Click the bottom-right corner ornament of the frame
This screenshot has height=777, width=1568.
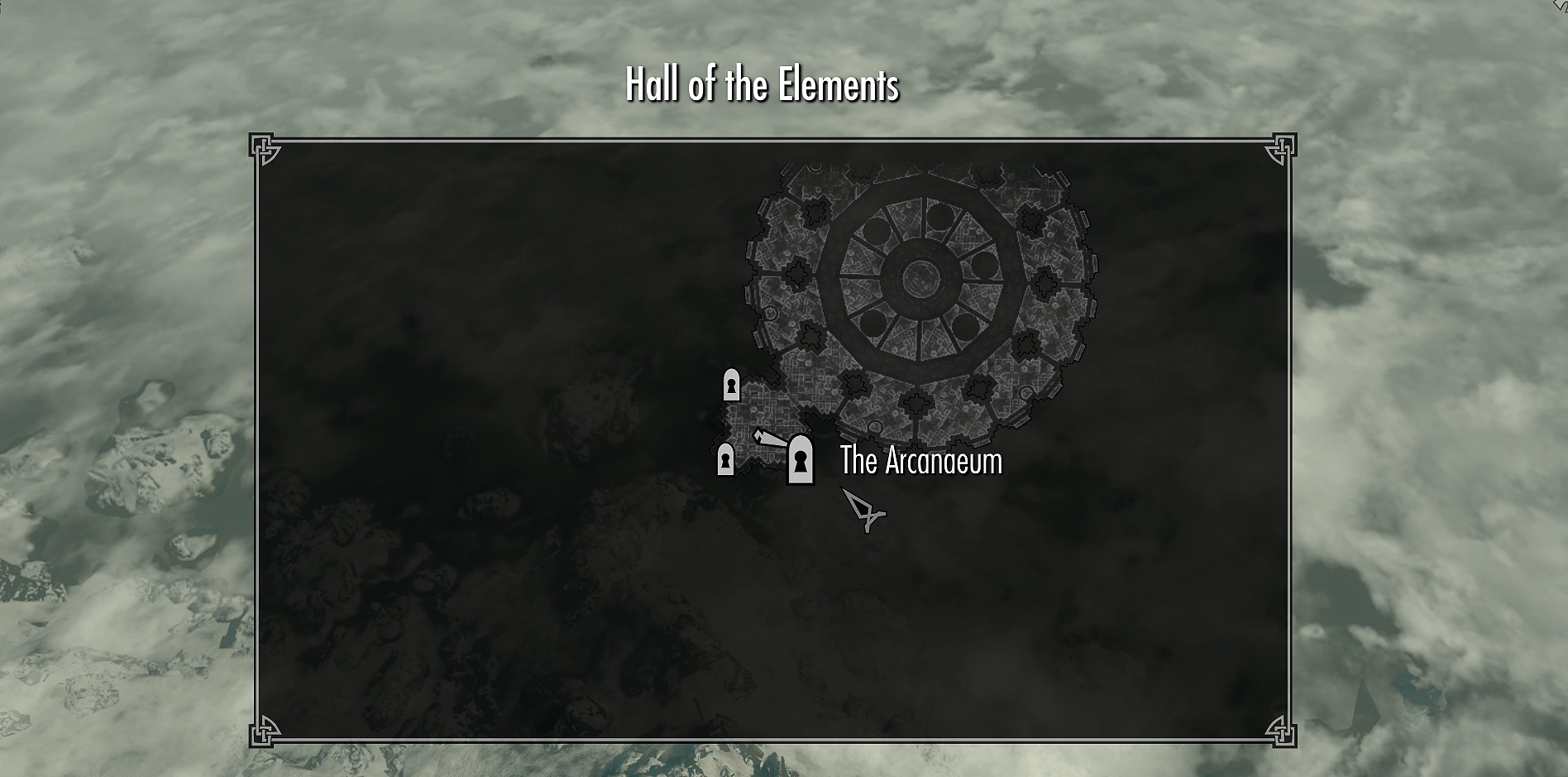[1283, 731]
